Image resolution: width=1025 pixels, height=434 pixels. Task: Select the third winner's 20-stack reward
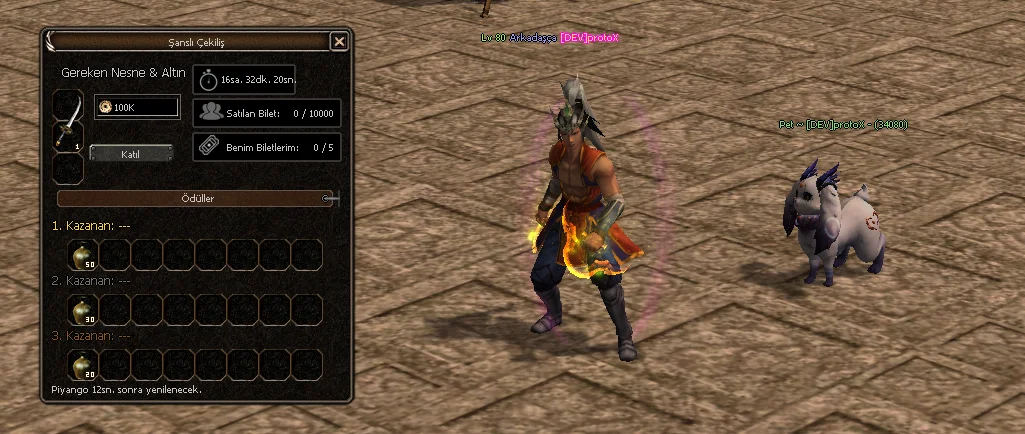pyautogui.click(x=82, y=364)
